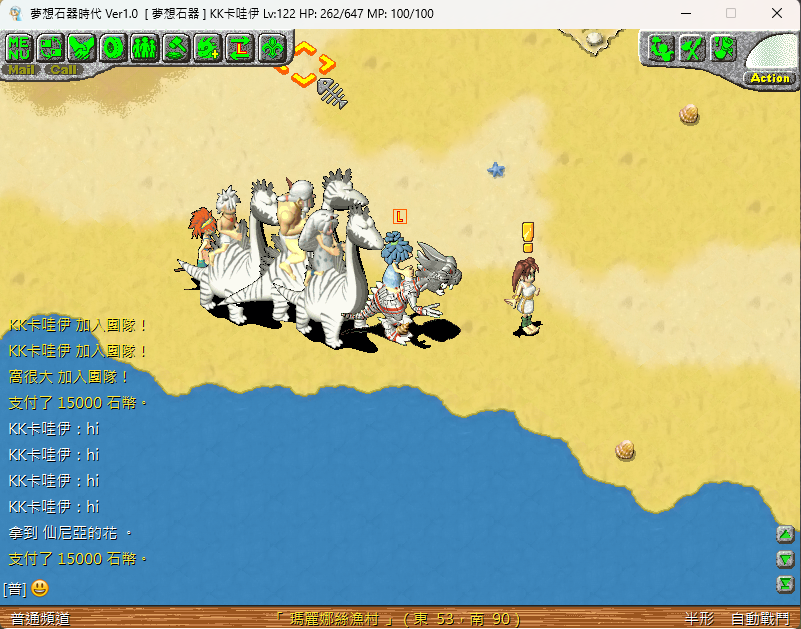
Task: Click the smiley emoji chat button
Action: [x=40, y=588]
